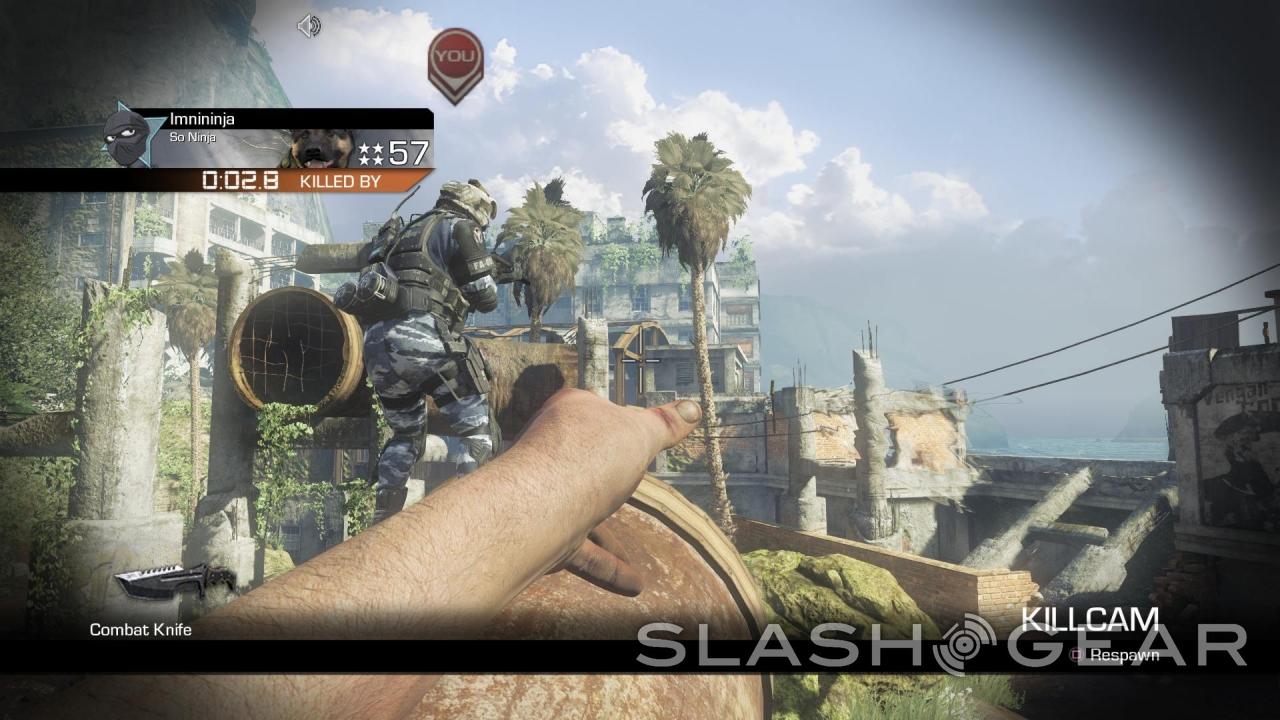Select the red YOU marker
Viewport: 1280px width, 720px height.
(455, 62)
